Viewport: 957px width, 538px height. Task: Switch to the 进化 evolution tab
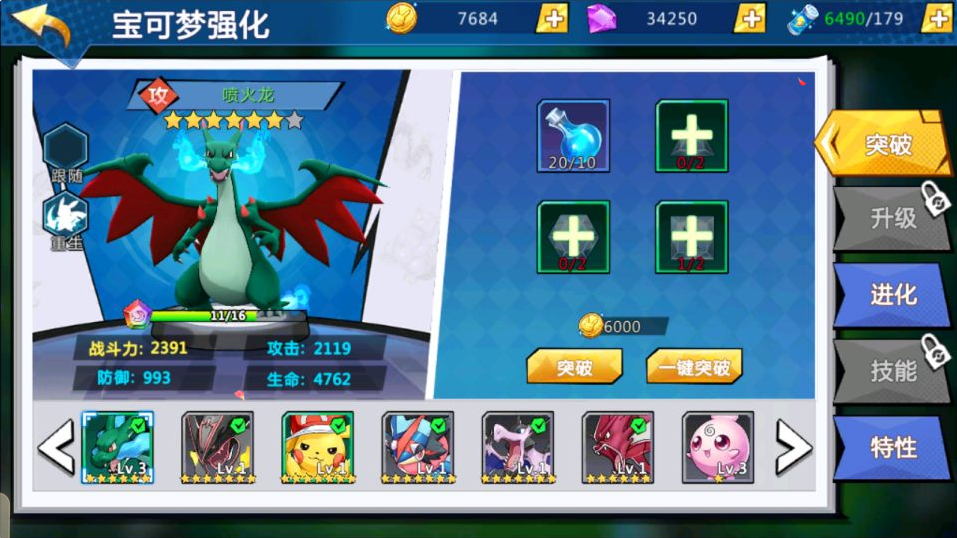point(890,294)
